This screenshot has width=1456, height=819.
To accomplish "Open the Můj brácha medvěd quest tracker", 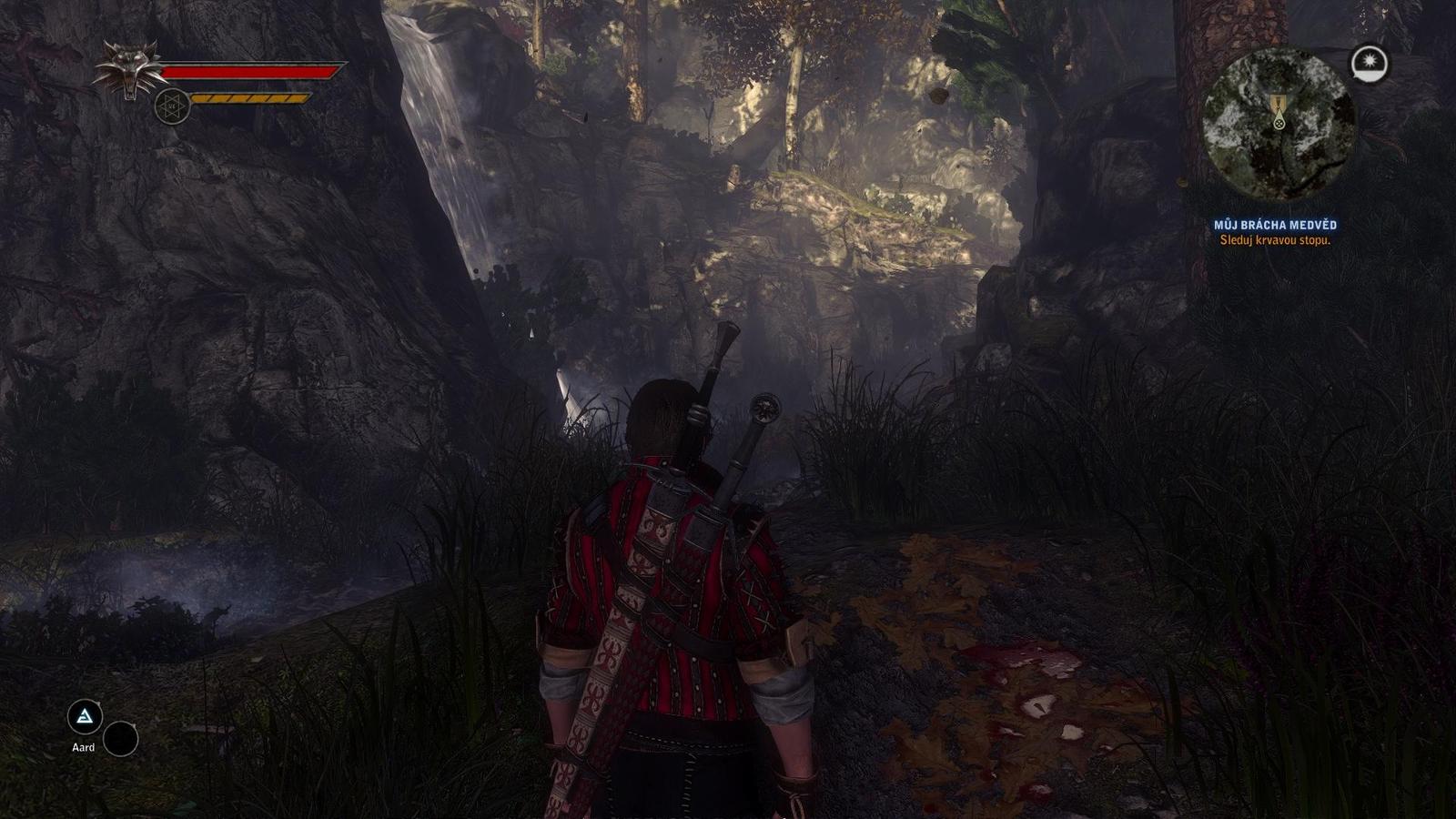I will (x=1275, y=225).
